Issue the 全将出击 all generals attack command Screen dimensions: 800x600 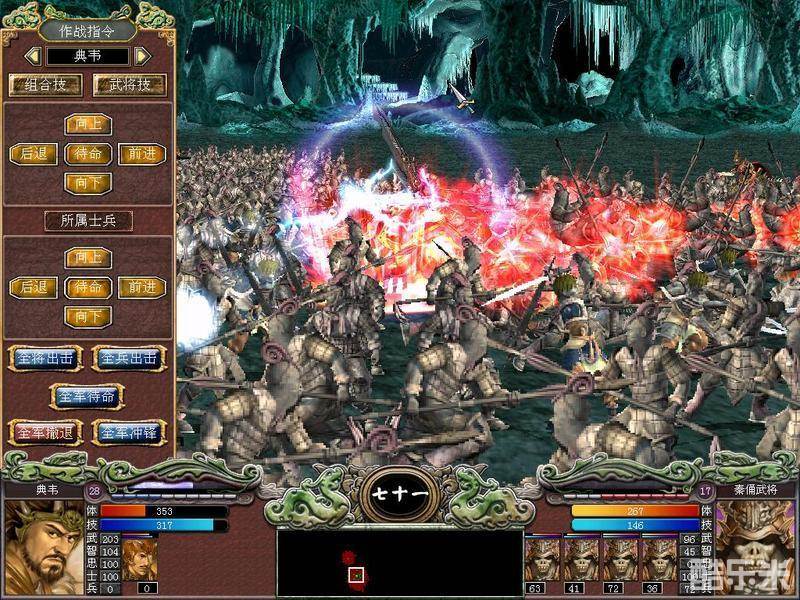45,358
